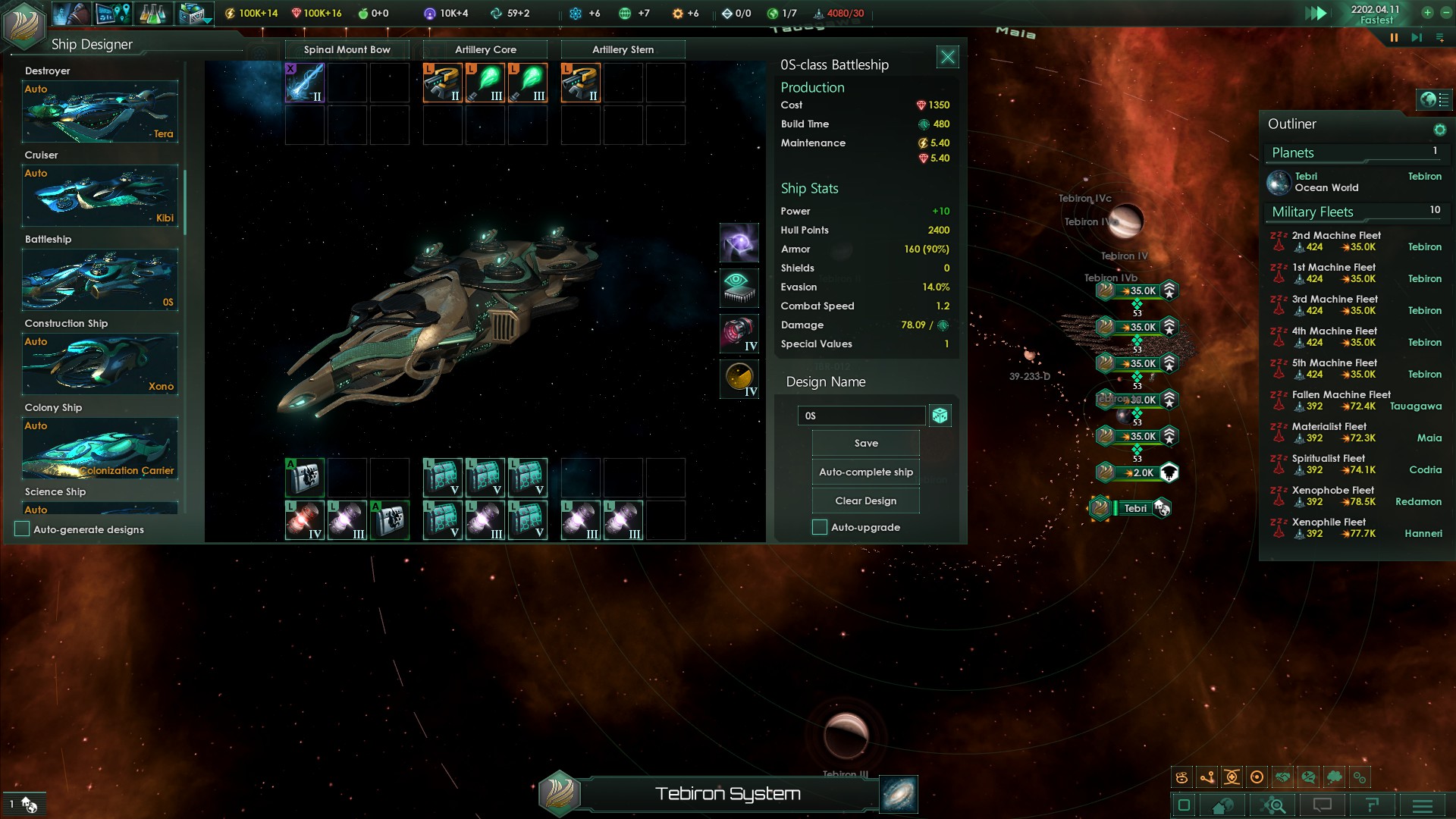Toggle the Auto-upgrade checkbox
Image resolution: width=1456 pixels, height=819 pixels.
(x=820, y=527)
